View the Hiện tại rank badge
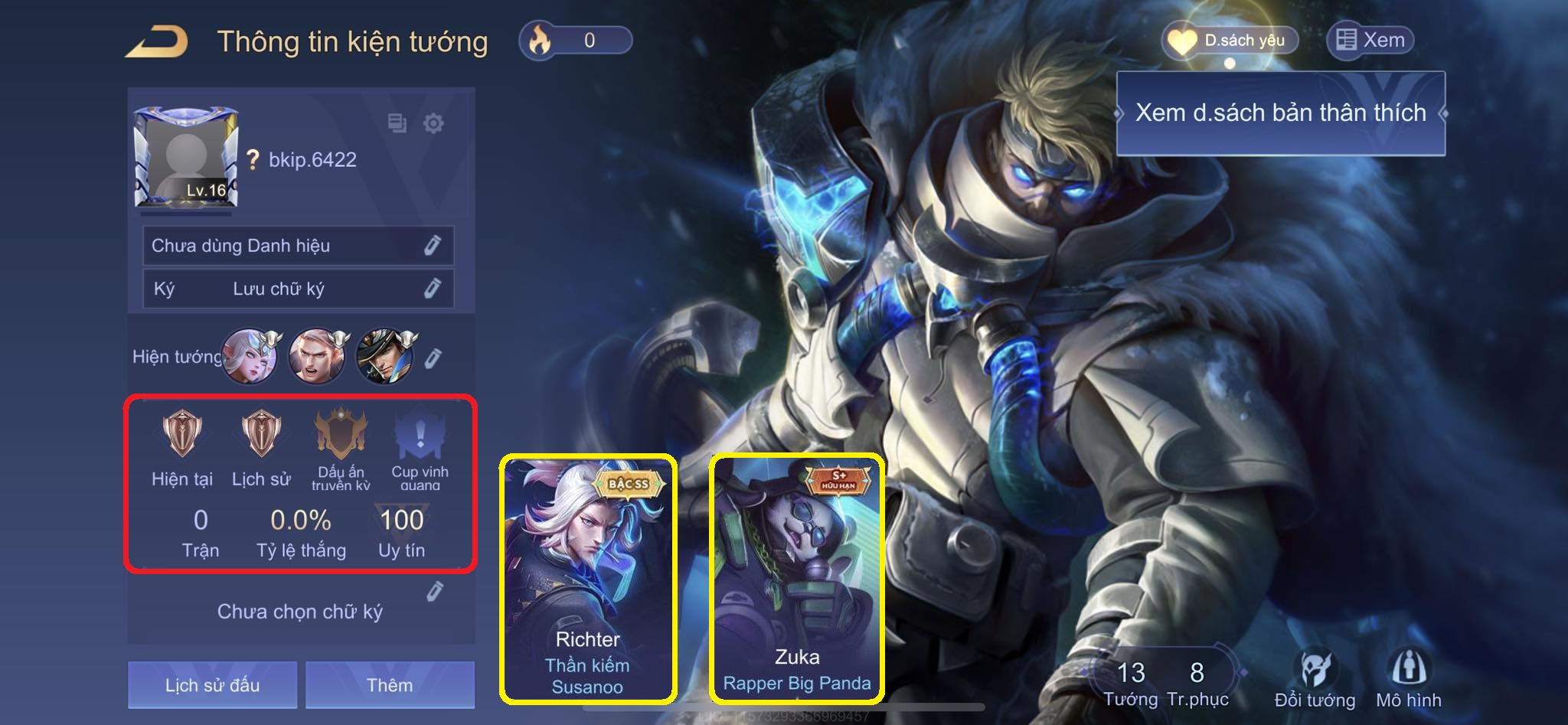 click(x=182, y=434)
